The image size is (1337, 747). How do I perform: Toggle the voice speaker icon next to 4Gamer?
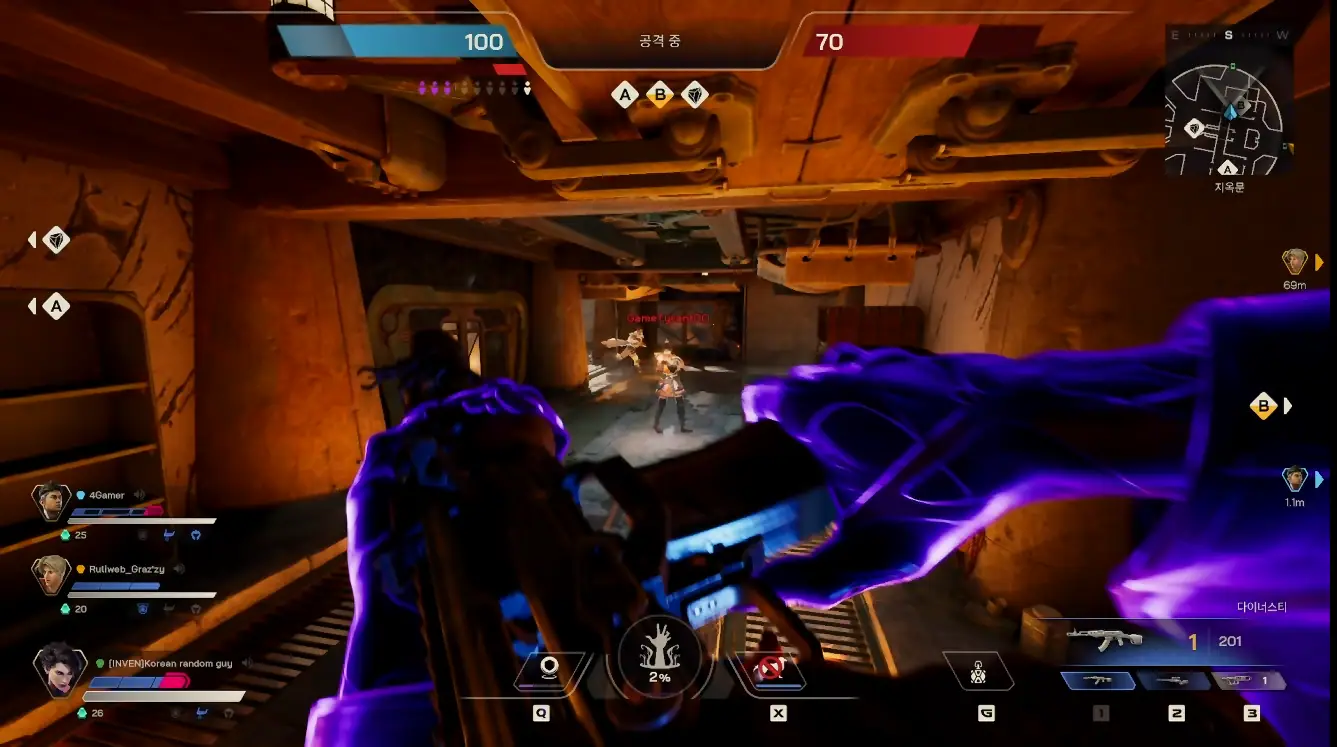[140, 495]
